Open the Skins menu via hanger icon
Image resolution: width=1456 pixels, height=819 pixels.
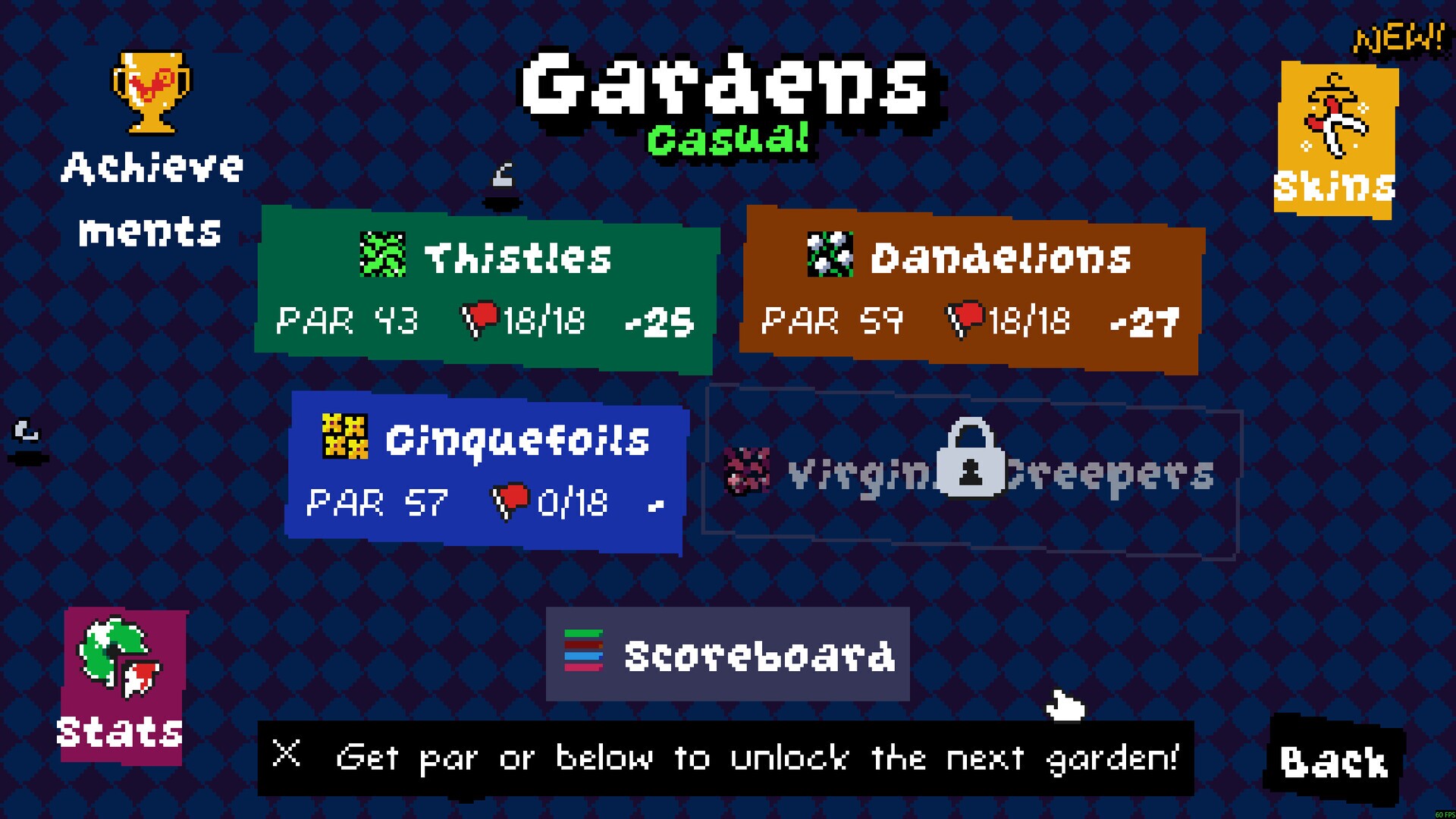[x=1335, y=114]
